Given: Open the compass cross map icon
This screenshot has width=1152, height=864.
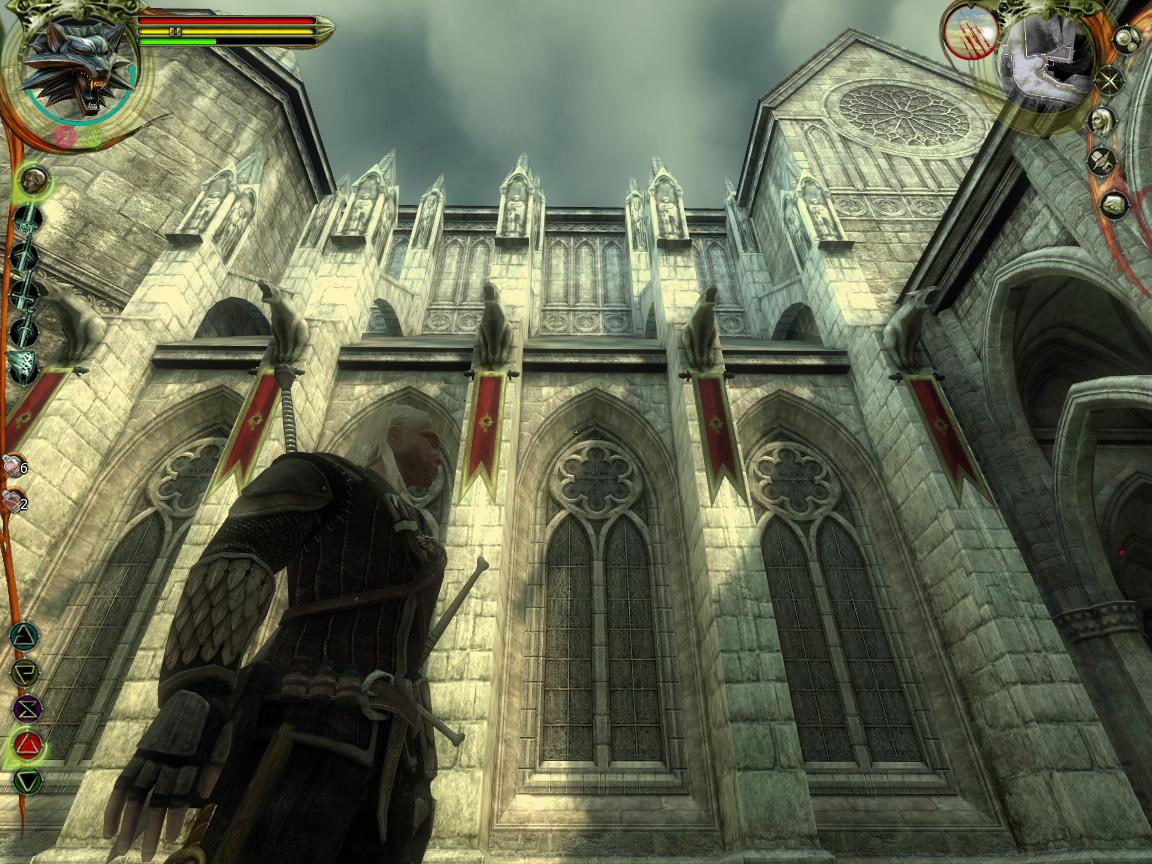Looking at the screenshot, I should click(1109, 79).
